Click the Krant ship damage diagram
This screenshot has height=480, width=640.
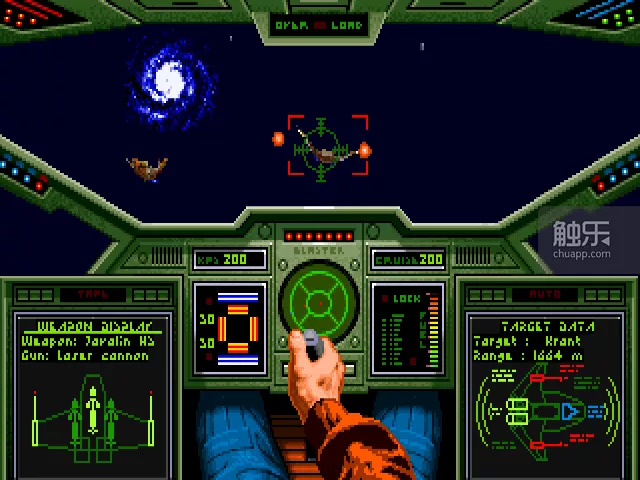[x=545, y=410]
